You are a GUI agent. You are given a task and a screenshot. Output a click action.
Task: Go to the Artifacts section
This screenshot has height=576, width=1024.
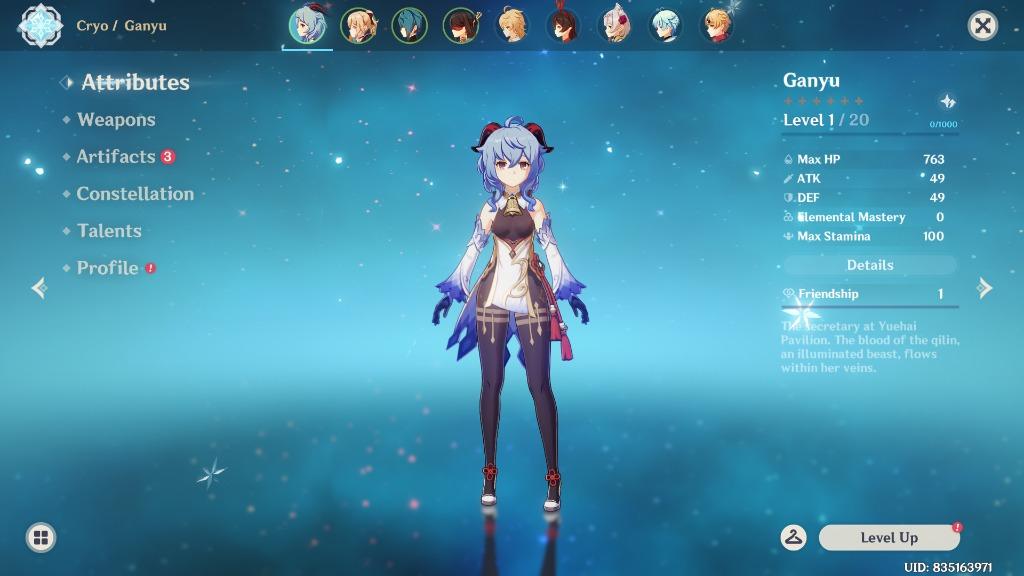tap(116, 157)
